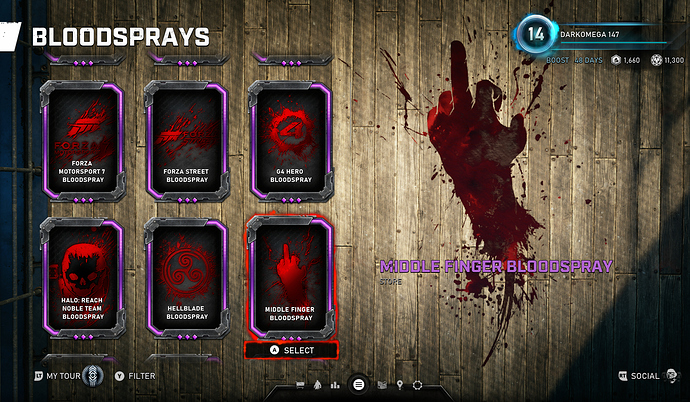The width and height of the screenshot is (690, 402).
Task: Open the gear settings icon in bottom bar
Action: tap(418, 384)
